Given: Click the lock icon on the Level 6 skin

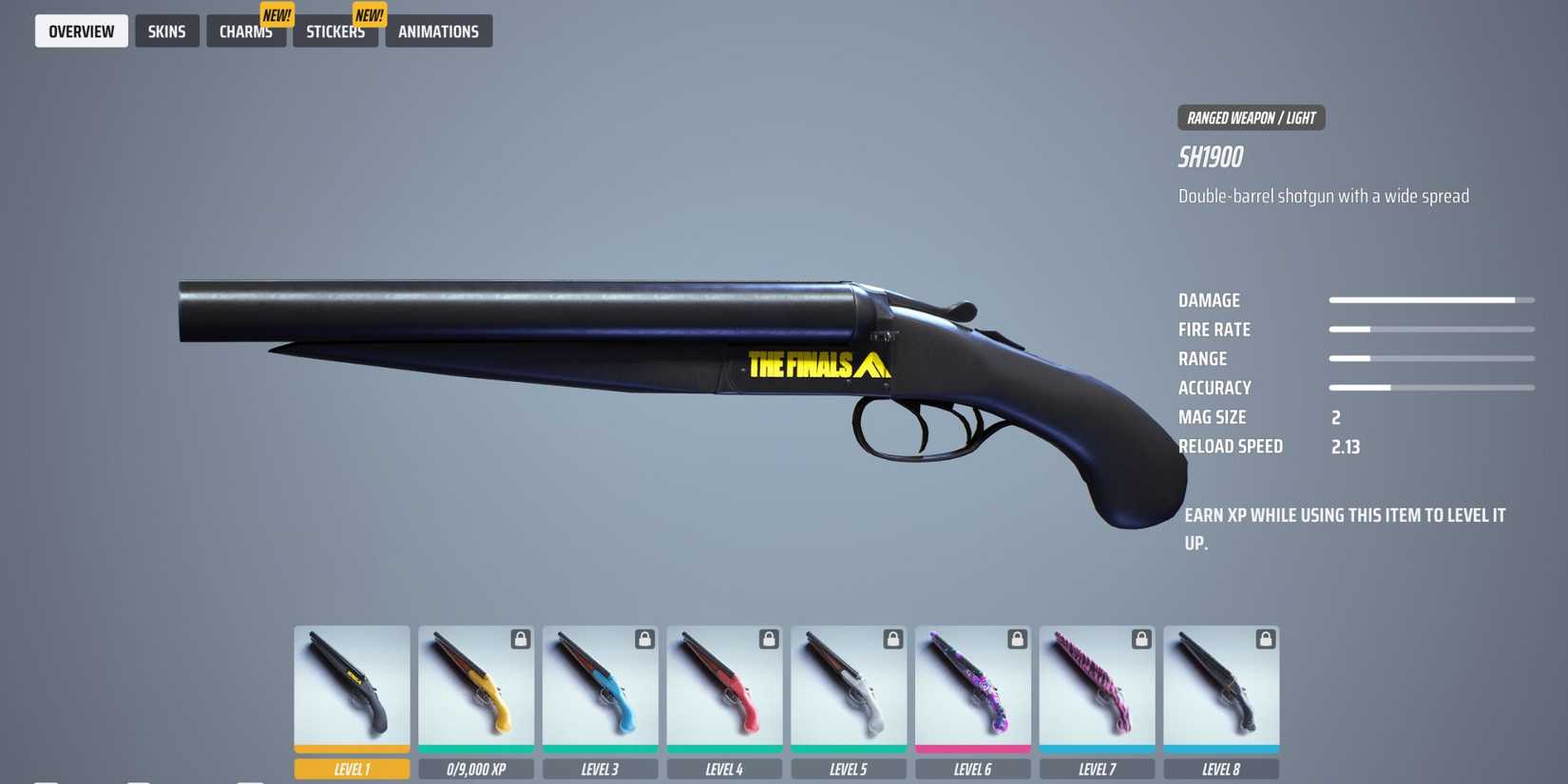Looking at the screenshot, I should tap(1017, 640).
